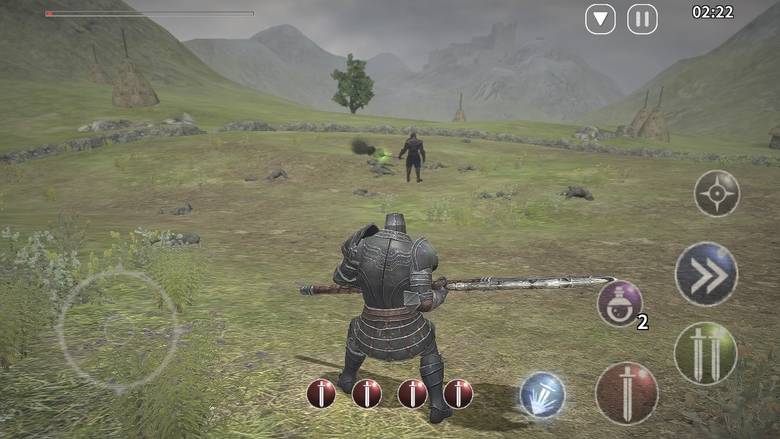The width and height of the screenshot is (780, 439).
Task: Tap the green dual-sword button
Action: (x=705, y=353)
